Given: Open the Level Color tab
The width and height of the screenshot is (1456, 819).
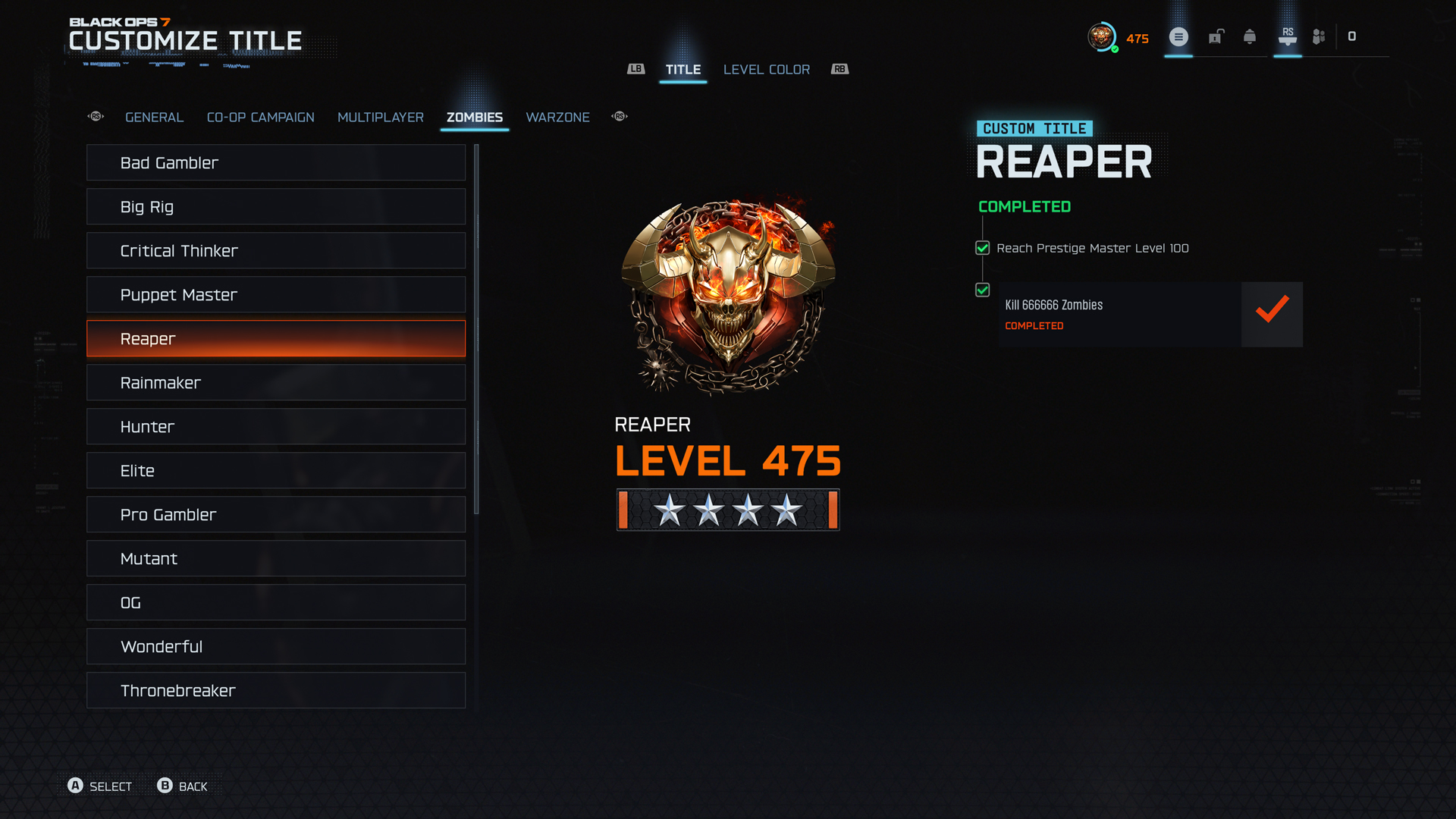Looking at the screenshot, I should pos(766,70).
